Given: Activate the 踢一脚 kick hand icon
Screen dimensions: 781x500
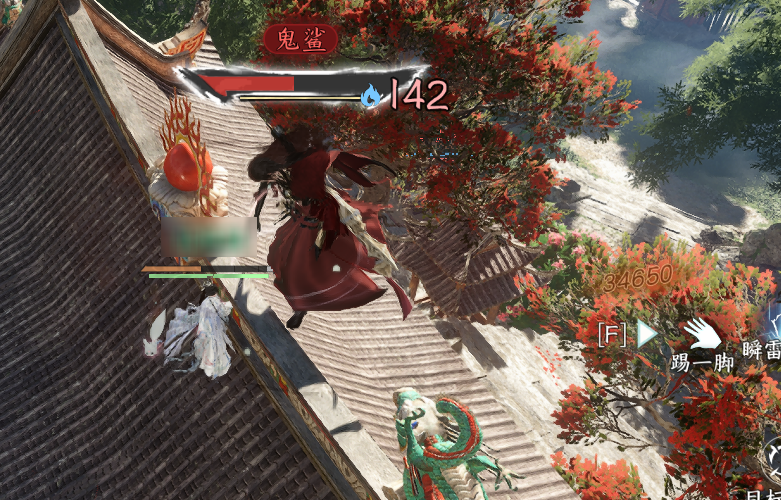Looking at the screenshot, I should click(x=702, y=334).
